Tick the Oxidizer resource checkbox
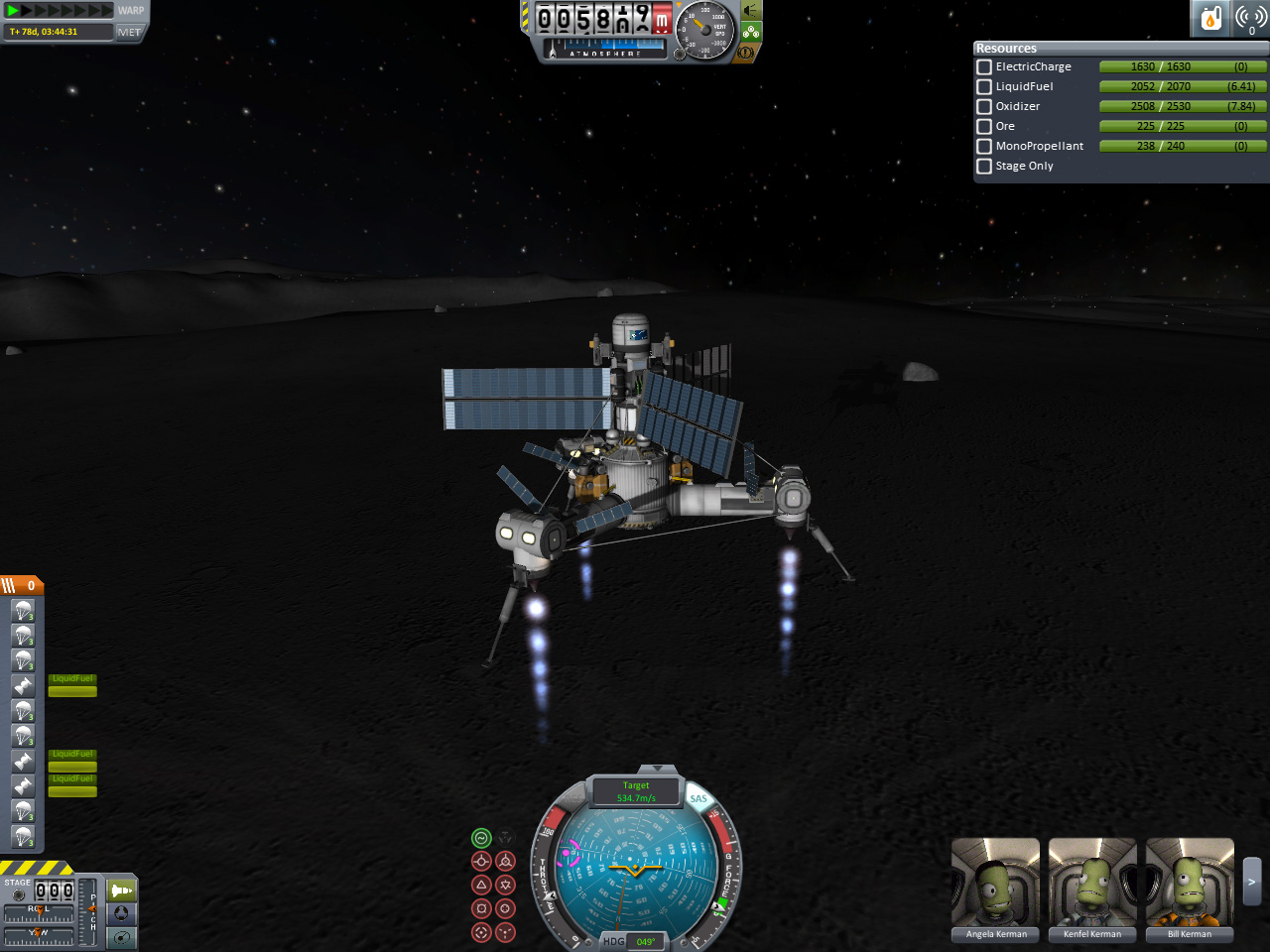Screen dimensions: 1270x952 (984, 106)
